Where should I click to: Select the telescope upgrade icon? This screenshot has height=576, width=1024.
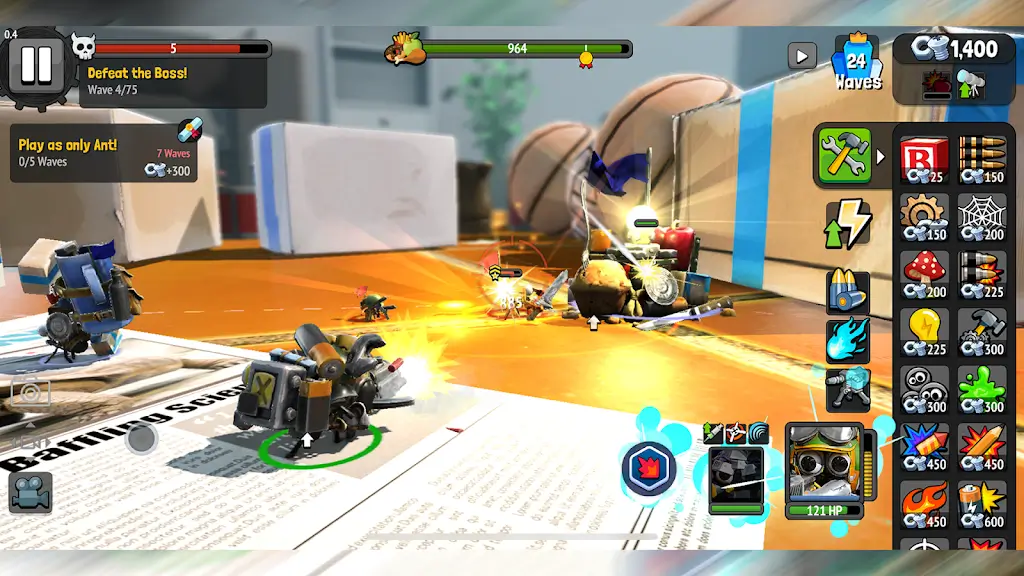tap(970, 85)
